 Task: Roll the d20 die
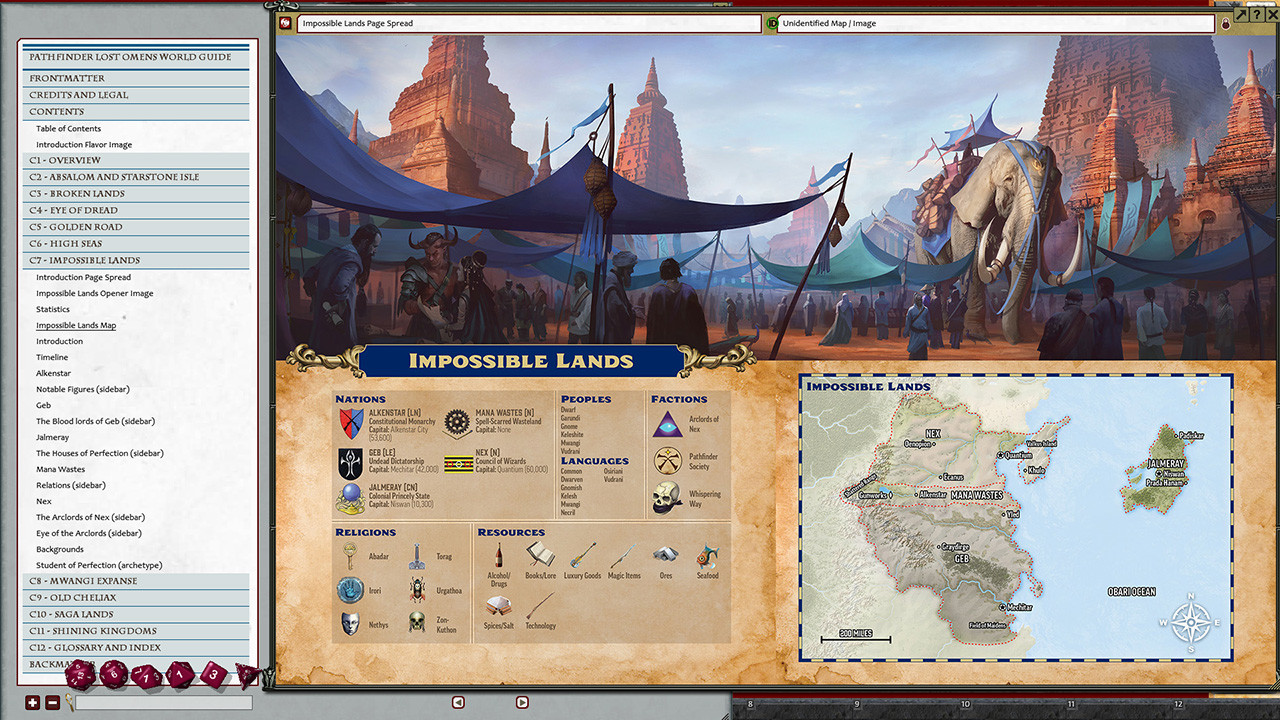pyautogui.click(x=79, y=674)
